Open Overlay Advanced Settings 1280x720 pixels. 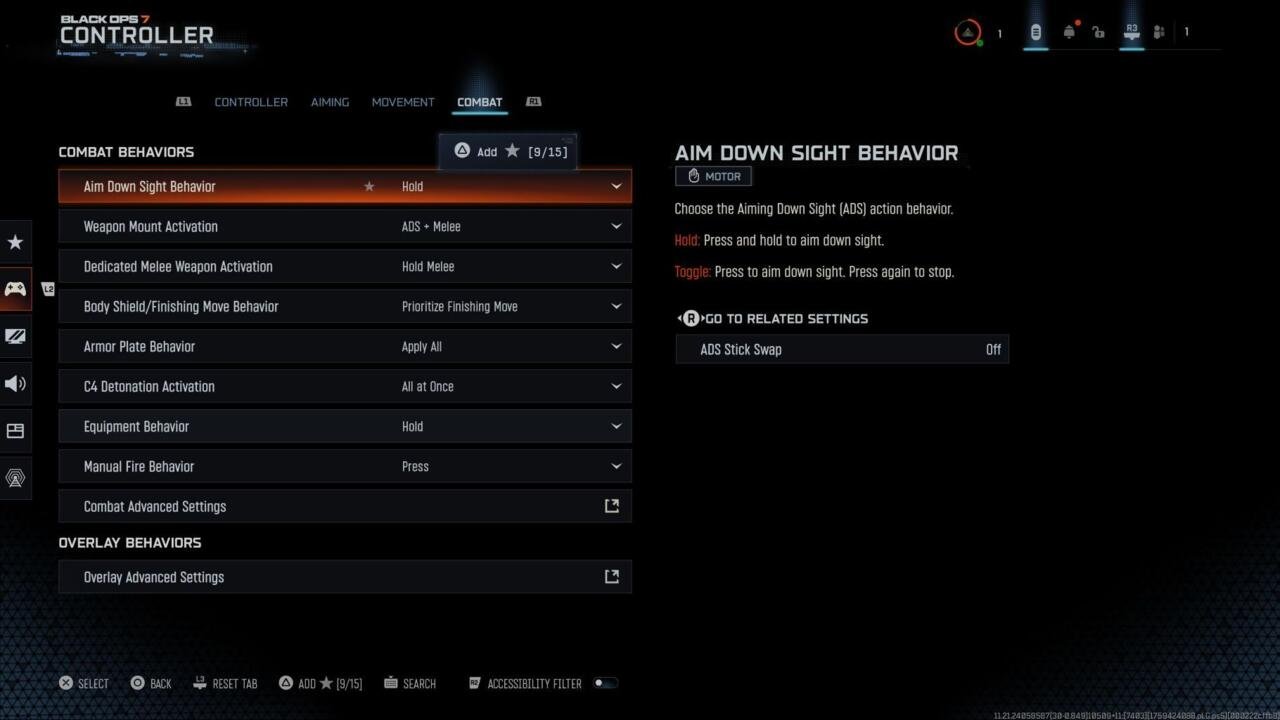(x=345, y=577)
